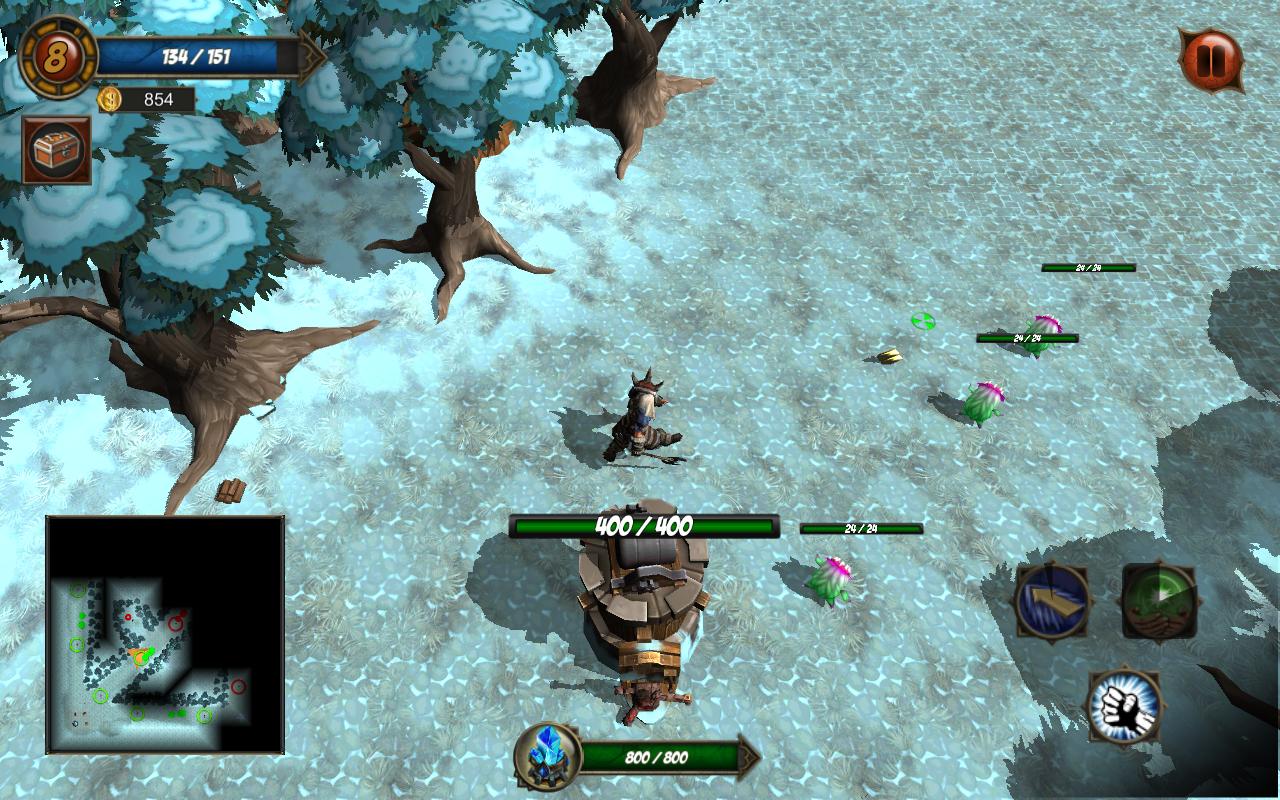This screenshot has width=1280, height=800.
Task: Click the 854 gold counter display
Action: pyautogui.click(x=160, y=99)
